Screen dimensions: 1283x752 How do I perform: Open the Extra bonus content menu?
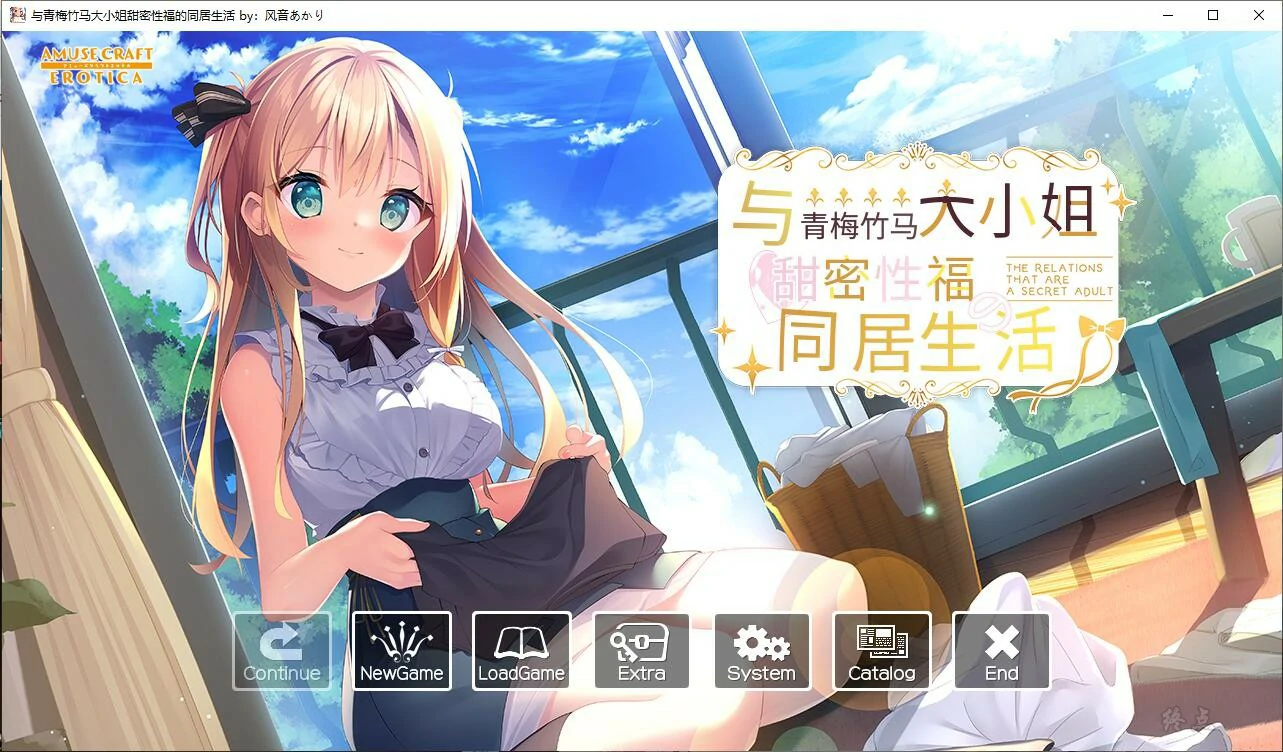point(641,651)
